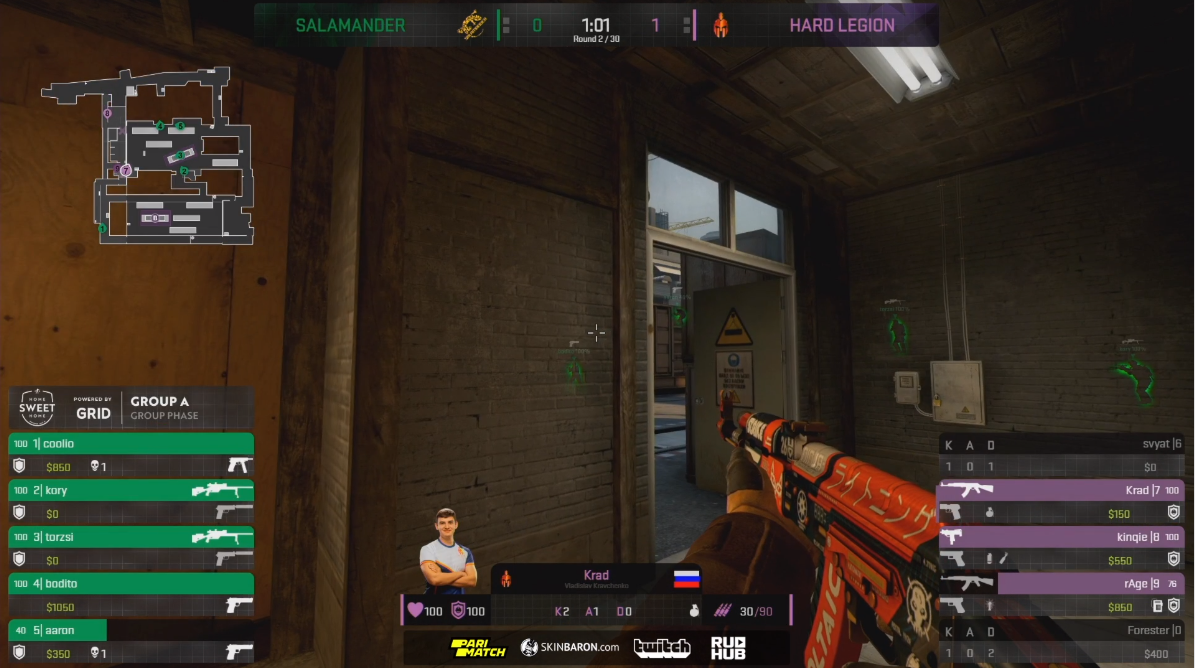This screenshot has height=668, width=1195.
Task: Select player coolio in the team list
Action: click(130, 444)
